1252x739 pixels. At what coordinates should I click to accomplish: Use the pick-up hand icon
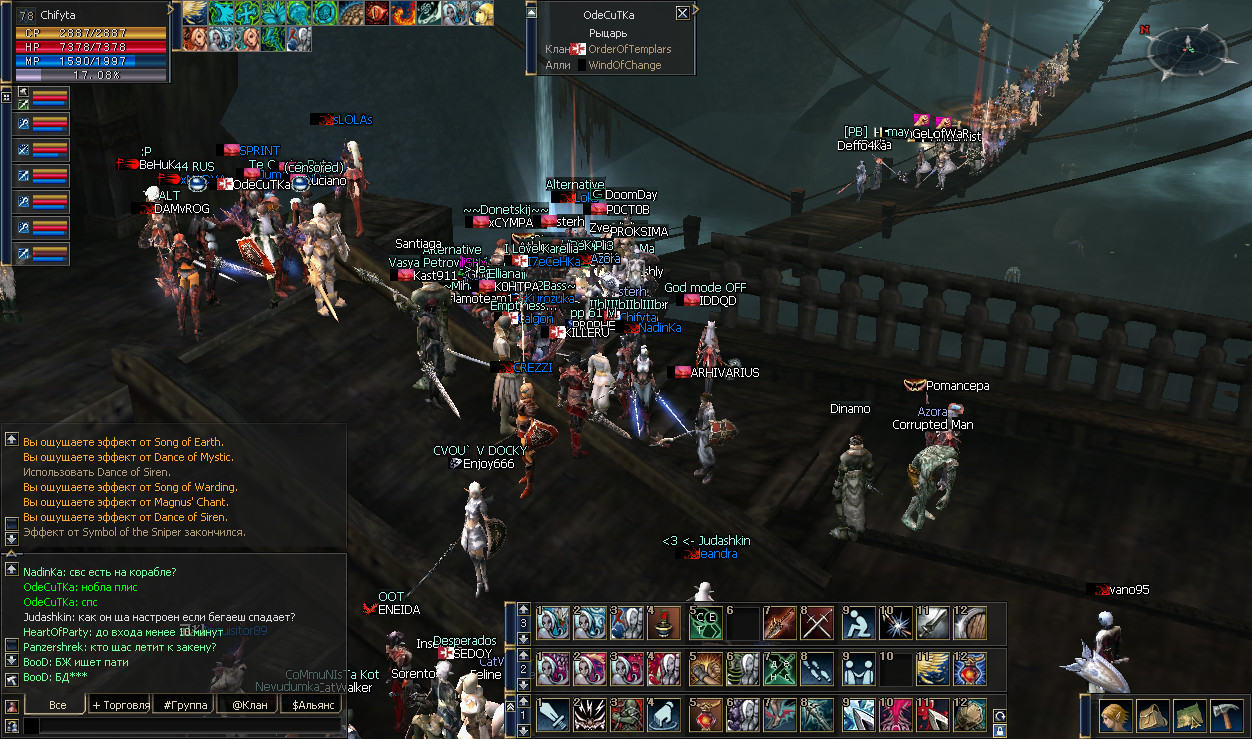(665, 714)
